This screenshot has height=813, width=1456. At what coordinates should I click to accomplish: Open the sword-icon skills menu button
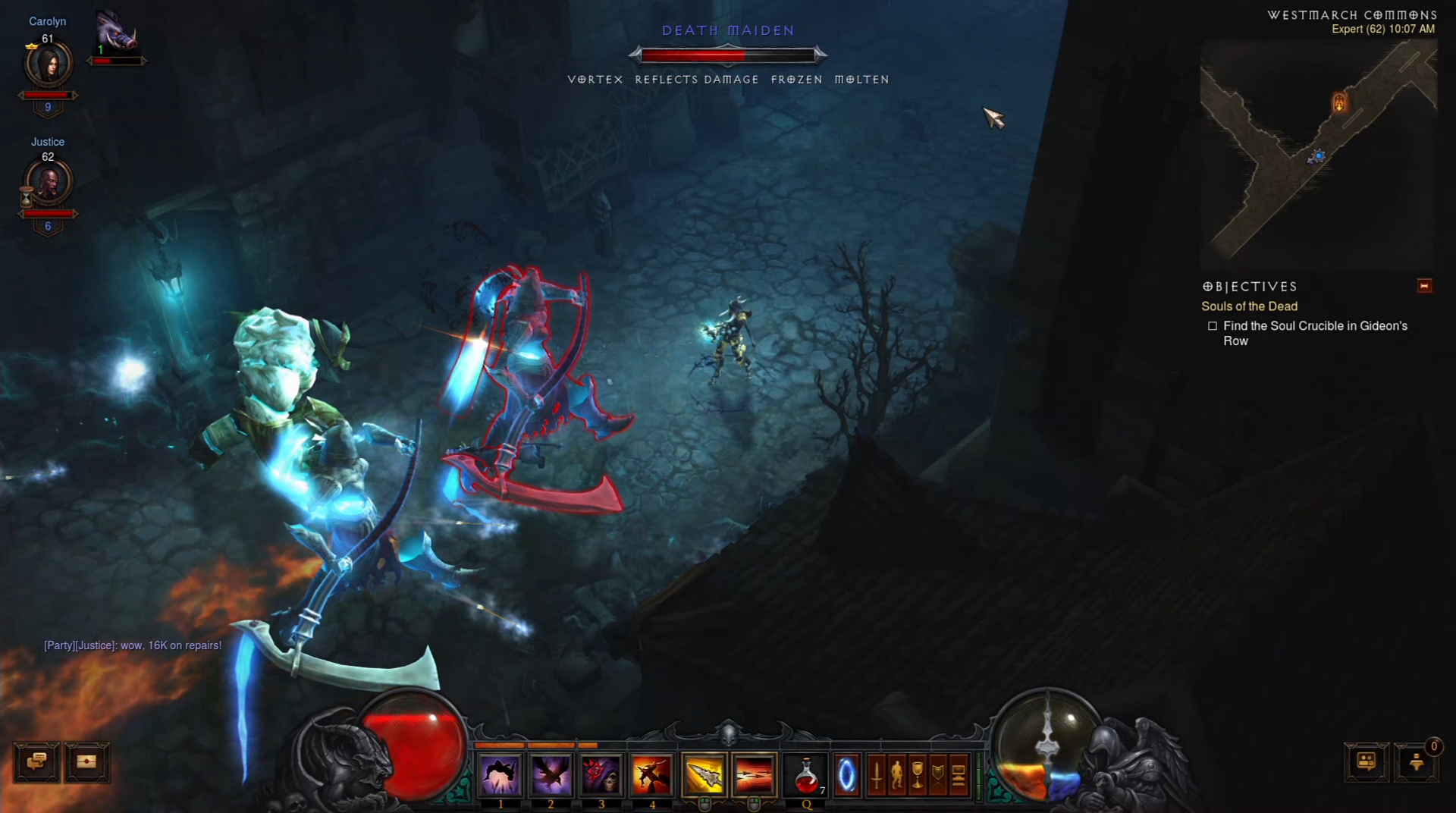[x=877, y=776]
